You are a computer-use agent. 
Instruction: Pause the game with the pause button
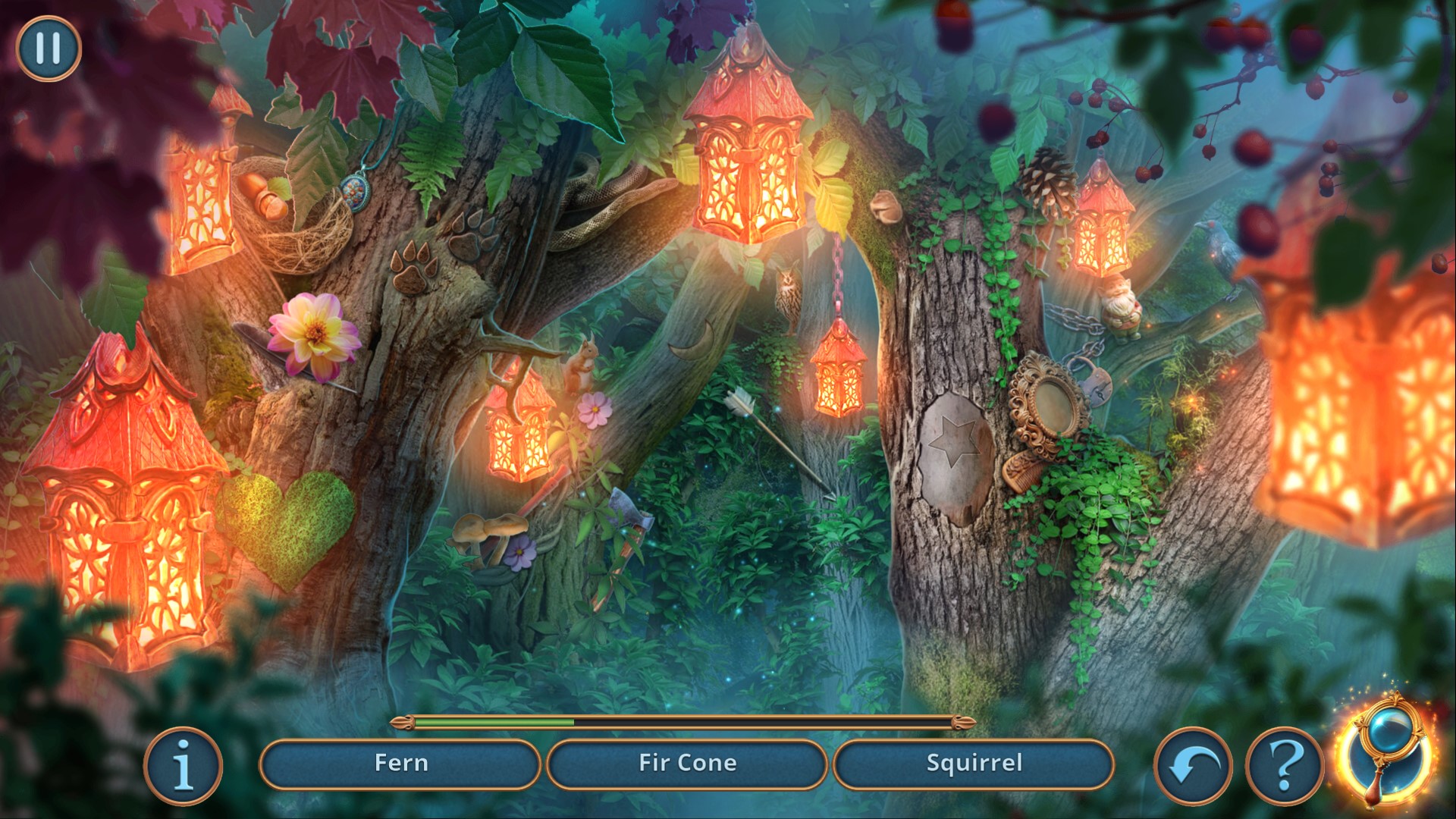pyautogui.click(x=48, y=49)
